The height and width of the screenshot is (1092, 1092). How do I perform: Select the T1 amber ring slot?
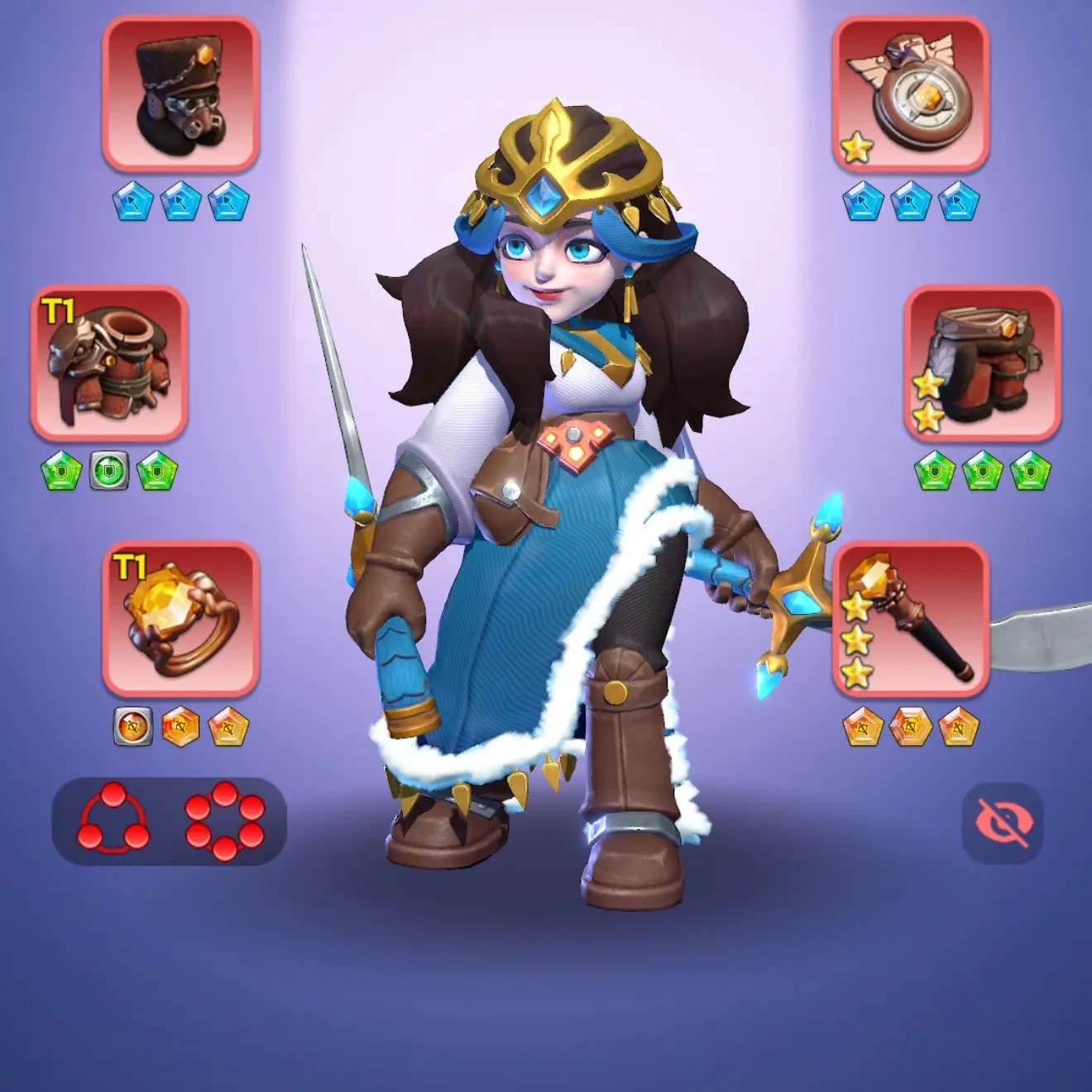pyautogui.click(x=180, y=618)
